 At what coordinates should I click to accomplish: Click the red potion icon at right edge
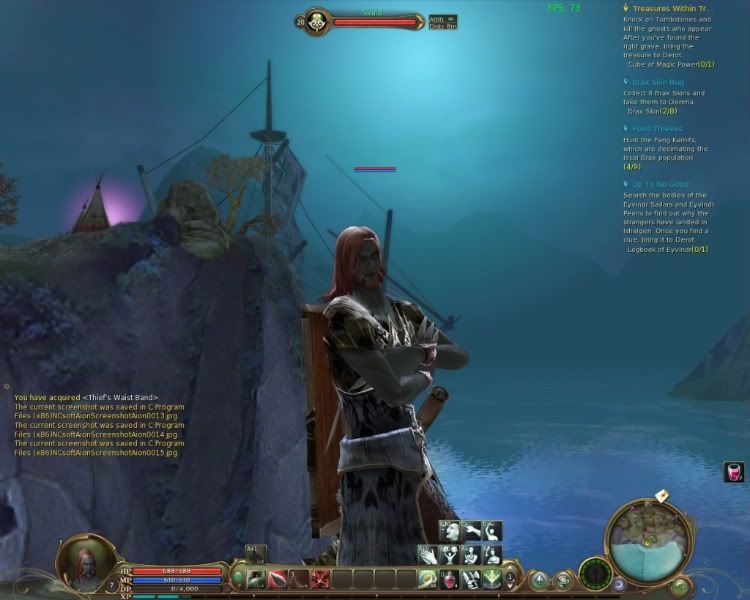click(x=734, y=472)
